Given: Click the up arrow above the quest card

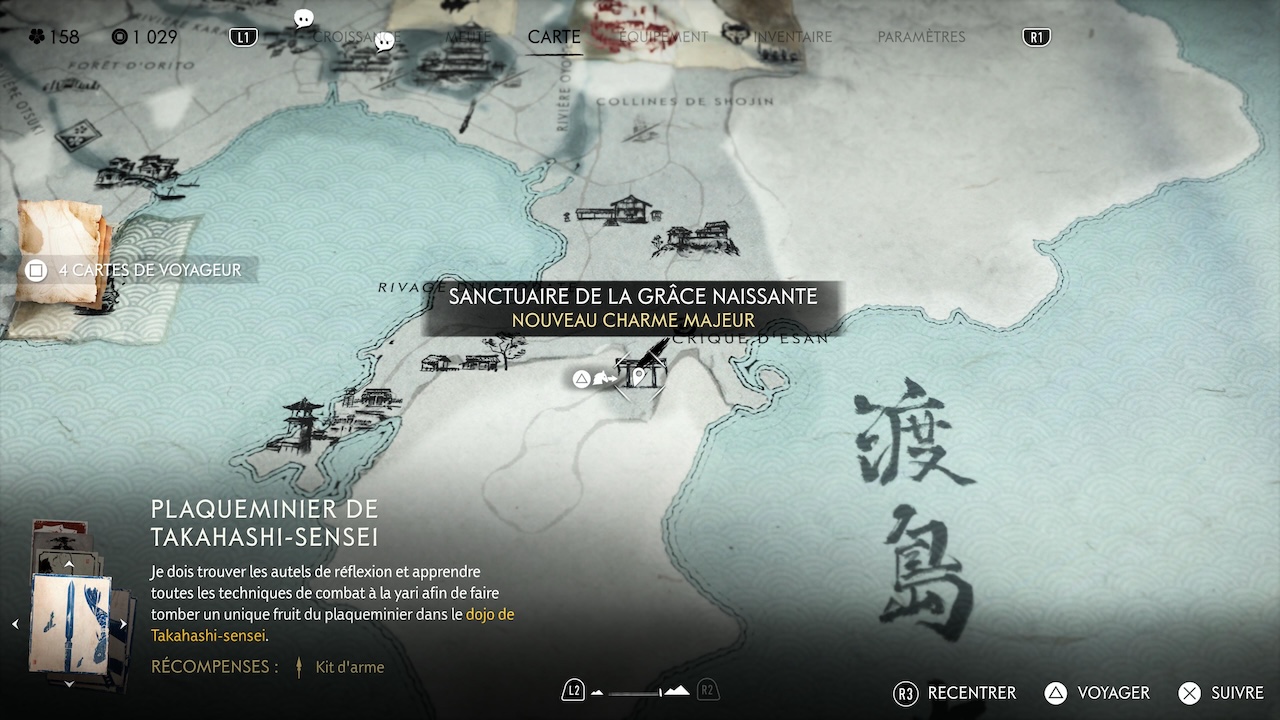Looking at the screenshot, I should 69,565.
